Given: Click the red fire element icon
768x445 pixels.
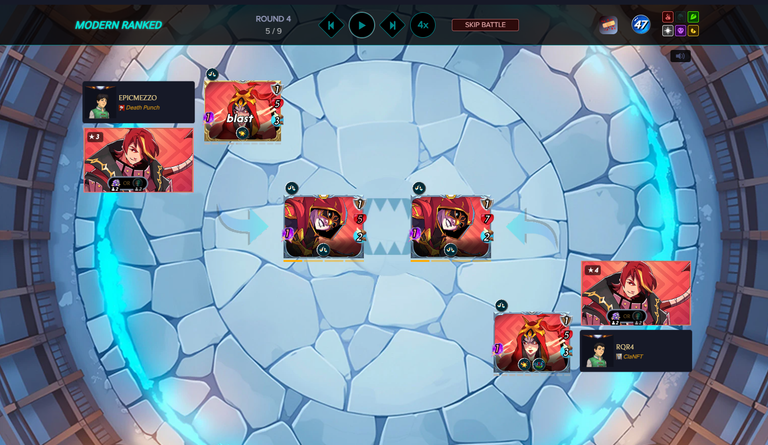Looking at the screenshot, I should (668, 17).
